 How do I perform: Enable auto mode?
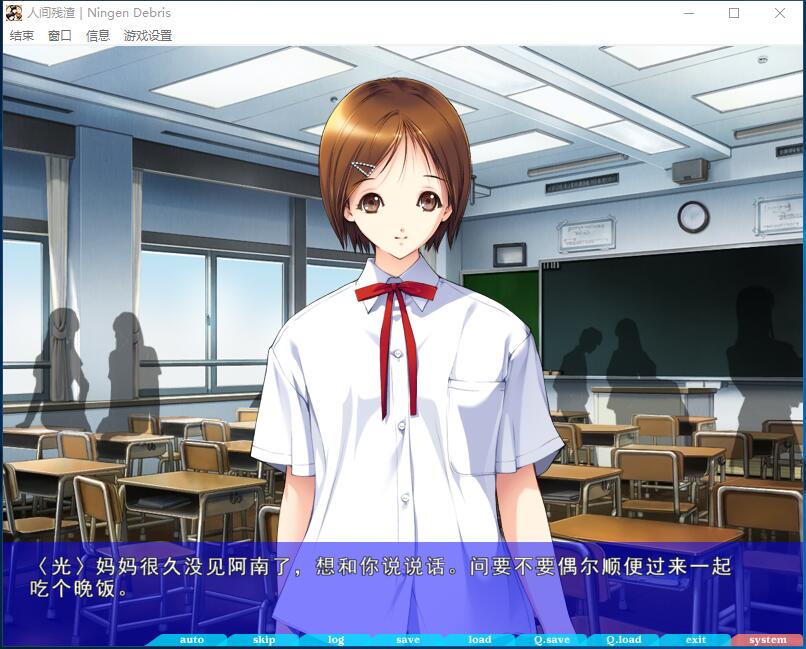[191, 640]
